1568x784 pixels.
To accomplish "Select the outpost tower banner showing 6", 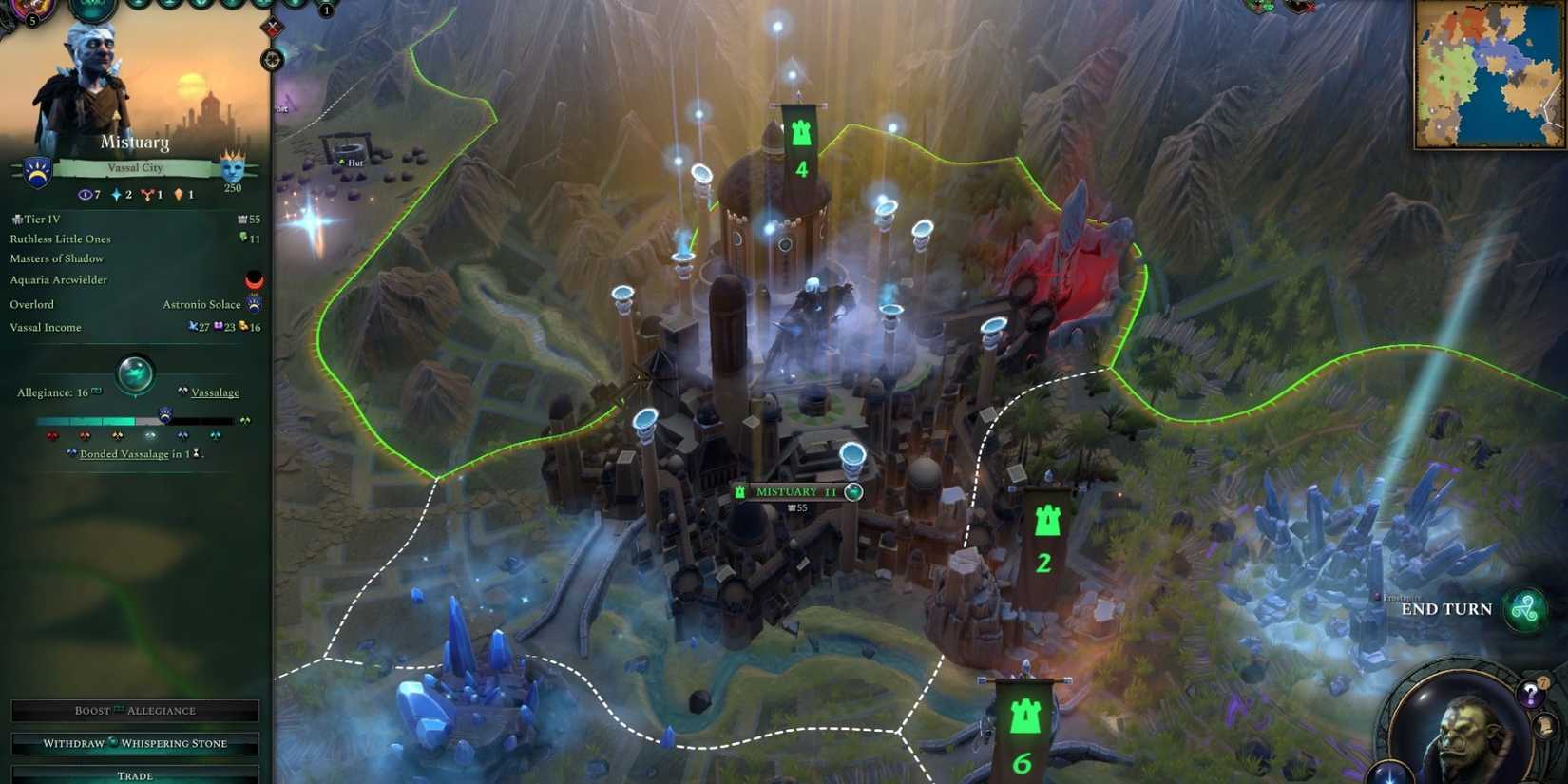I will pyautogui.click(x=1023, y=724).
